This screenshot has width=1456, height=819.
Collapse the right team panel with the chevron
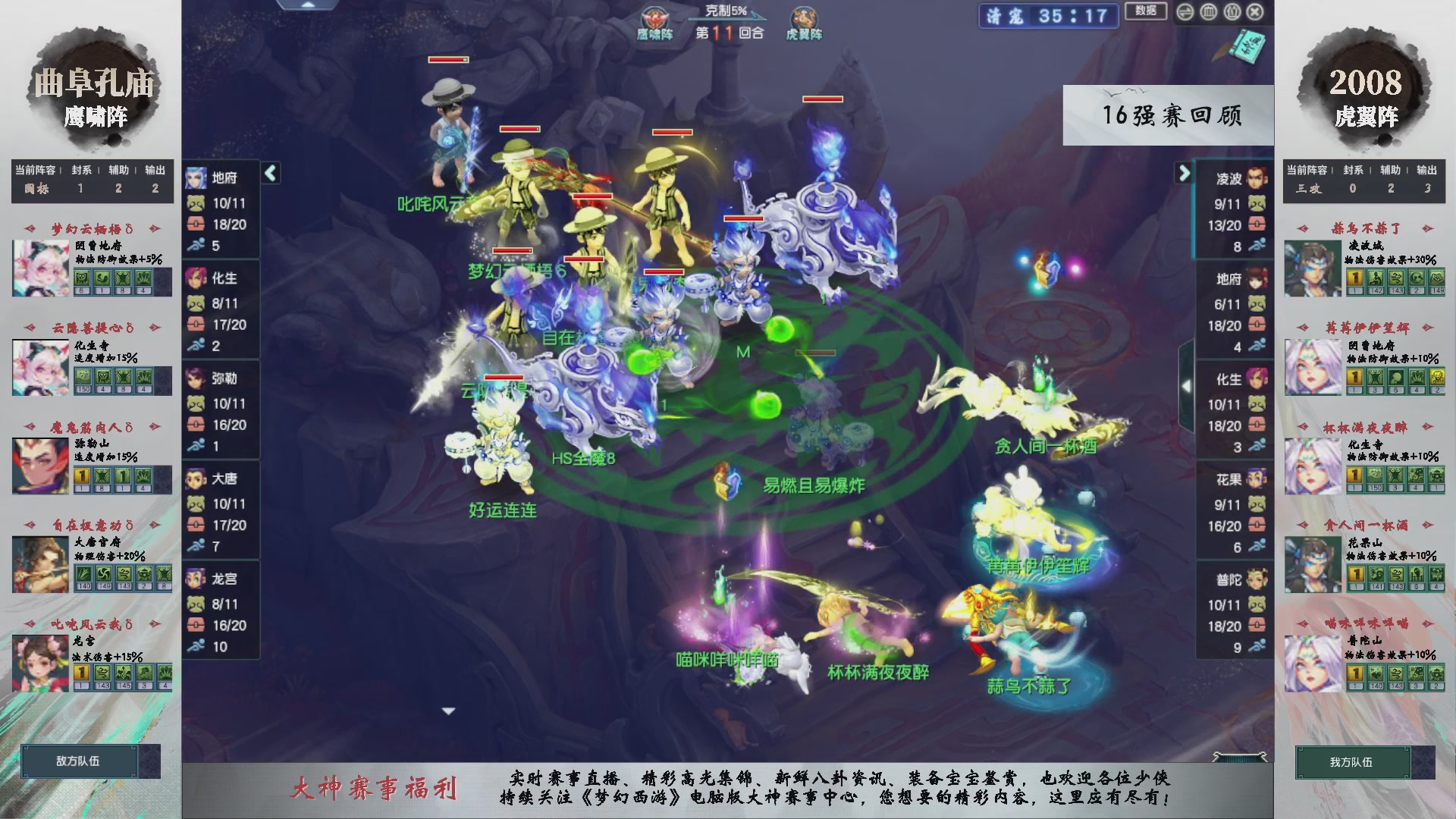1183,173
